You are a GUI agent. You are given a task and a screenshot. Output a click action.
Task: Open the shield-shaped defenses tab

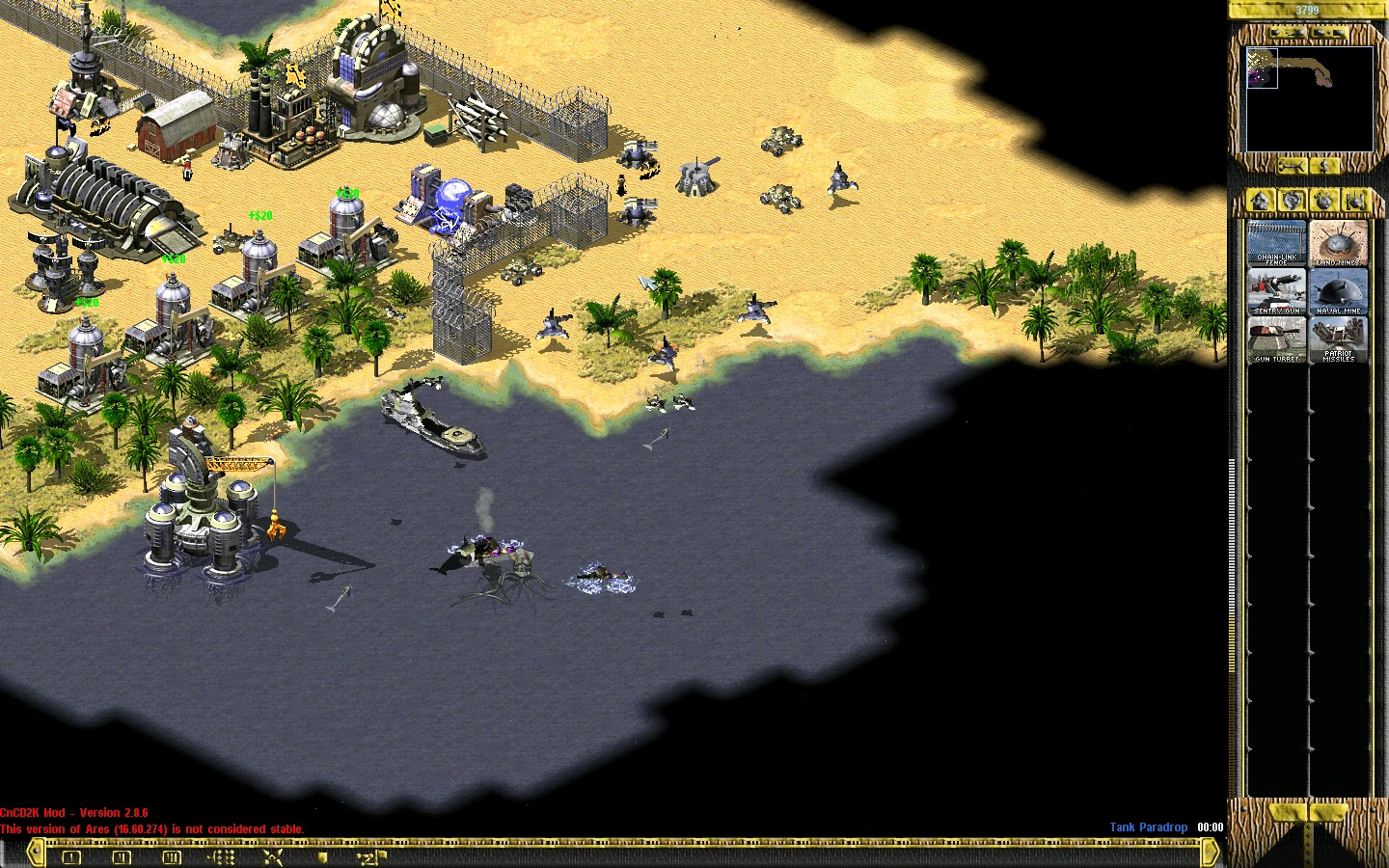[1293, 201]
